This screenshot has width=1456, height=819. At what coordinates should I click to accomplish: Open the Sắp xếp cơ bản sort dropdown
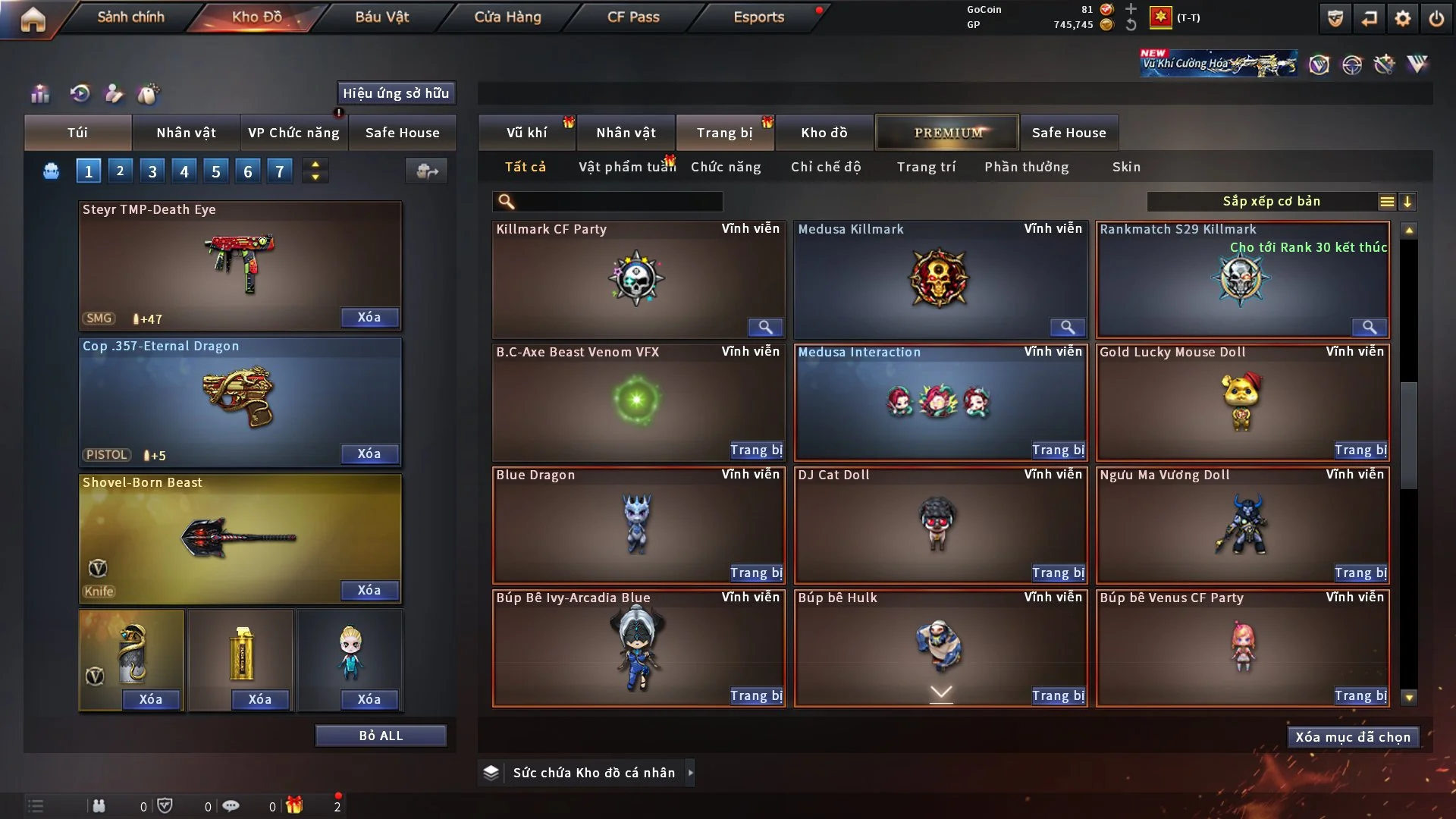(1271, 202)
